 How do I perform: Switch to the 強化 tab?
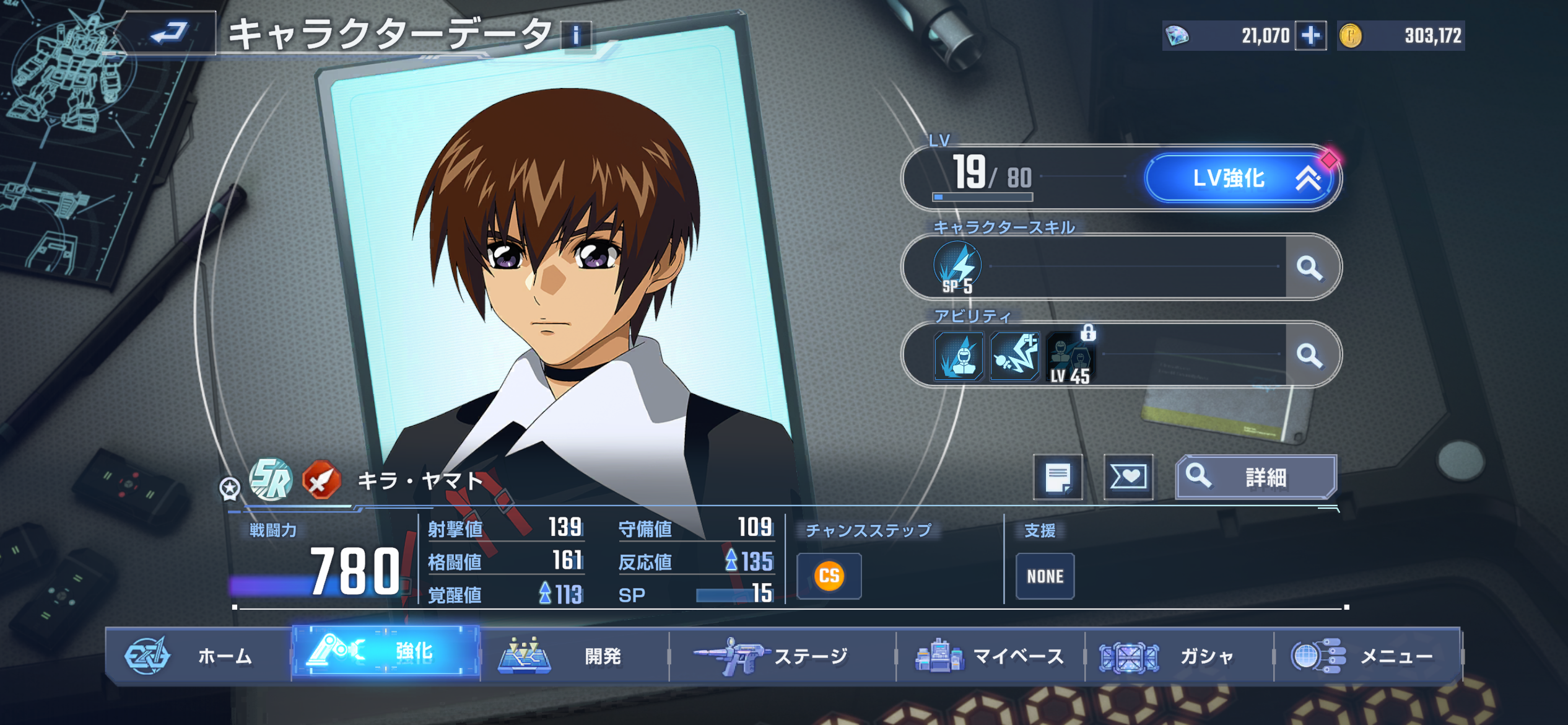pyautogui.click(x=386, y=652)
